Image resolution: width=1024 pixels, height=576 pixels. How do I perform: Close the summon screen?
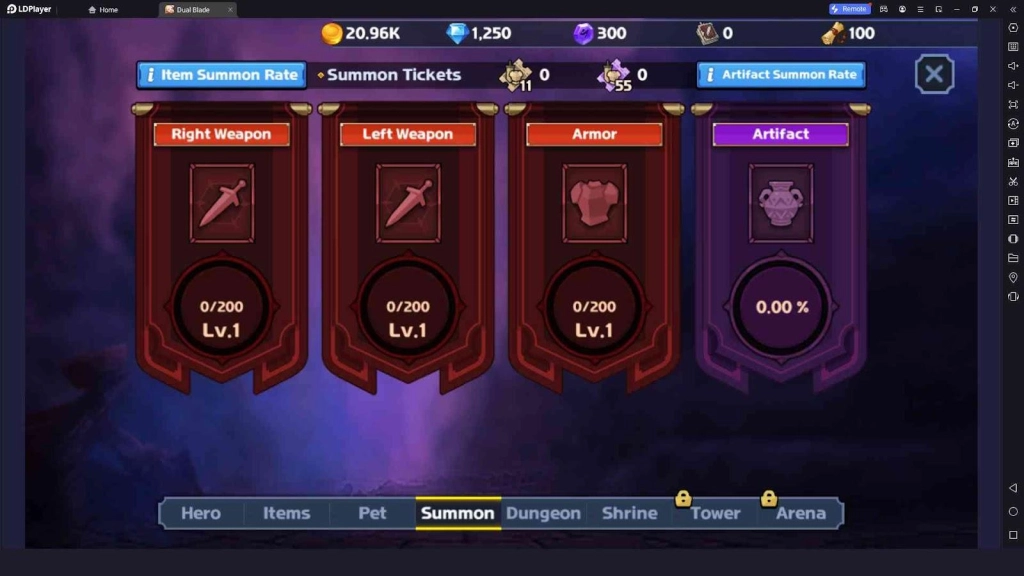pyautogui.click(x=934, y=74)
